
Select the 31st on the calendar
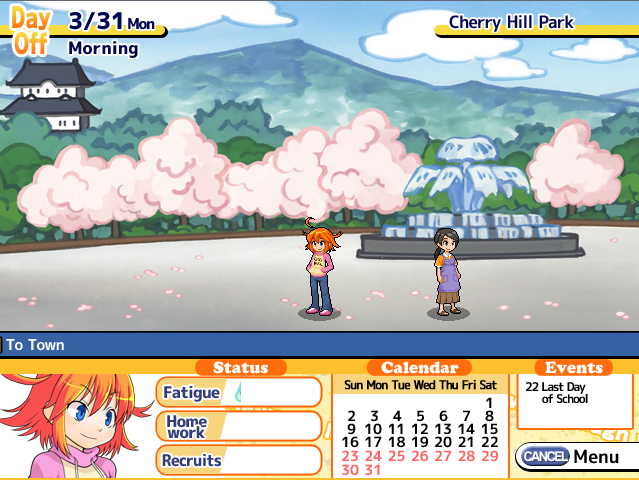373,469
